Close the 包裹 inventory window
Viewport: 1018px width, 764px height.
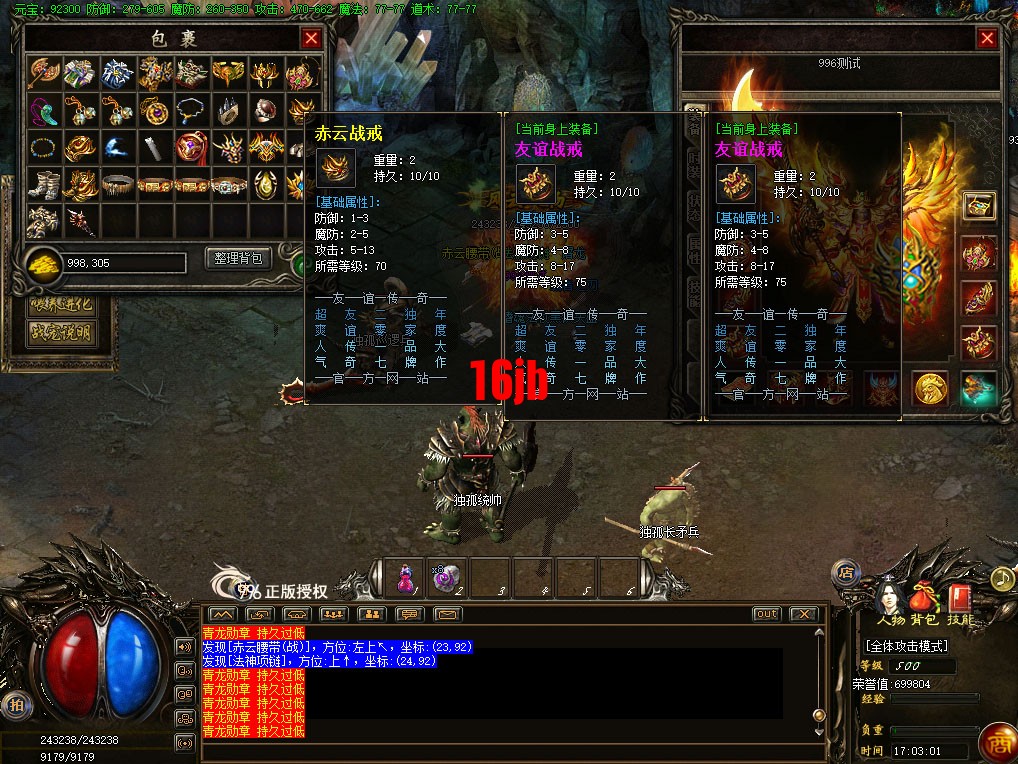[x=311, y=39]
